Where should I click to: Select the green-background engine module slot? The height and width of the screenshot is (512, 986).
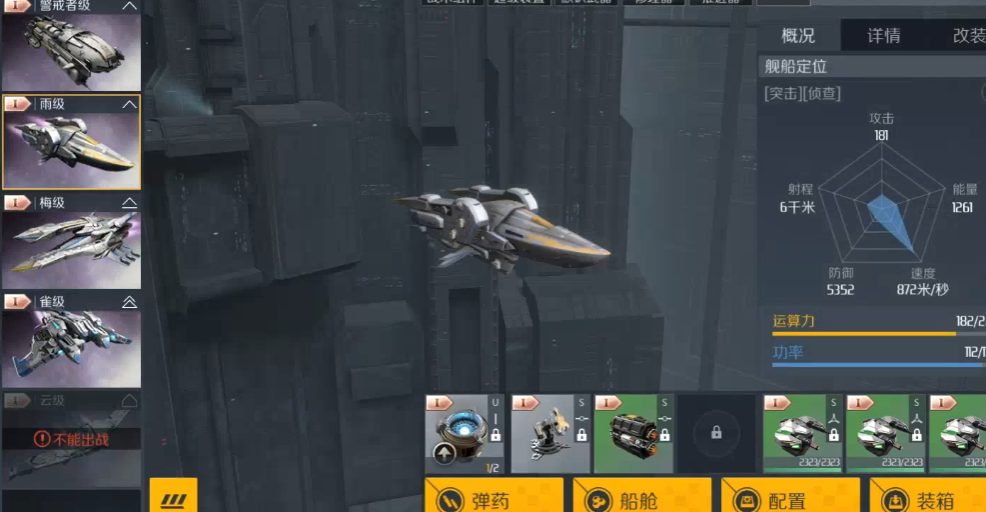[x=632, y=434]
